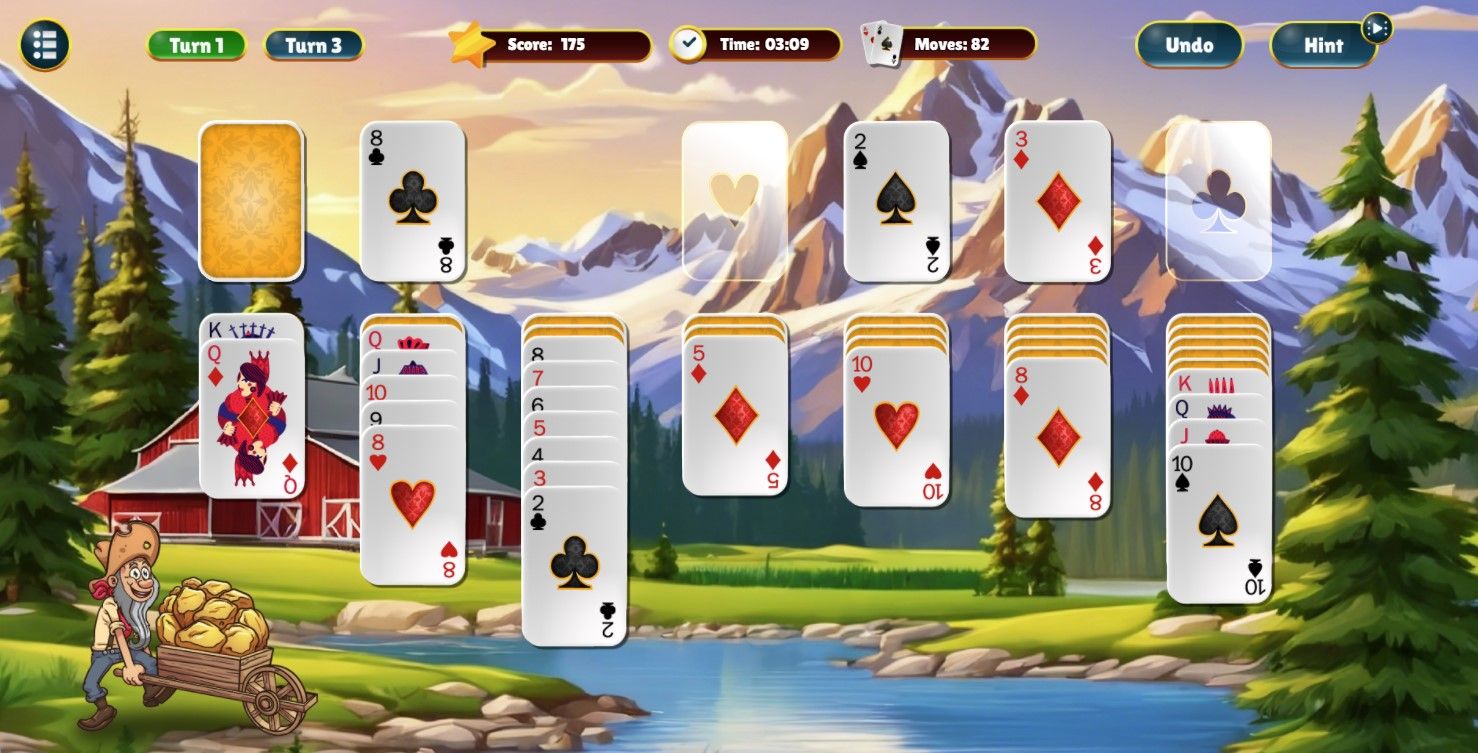The image size is (1478, 753).
Task: Enable Turn 3 draw mode
Action: tap(314, 44)
